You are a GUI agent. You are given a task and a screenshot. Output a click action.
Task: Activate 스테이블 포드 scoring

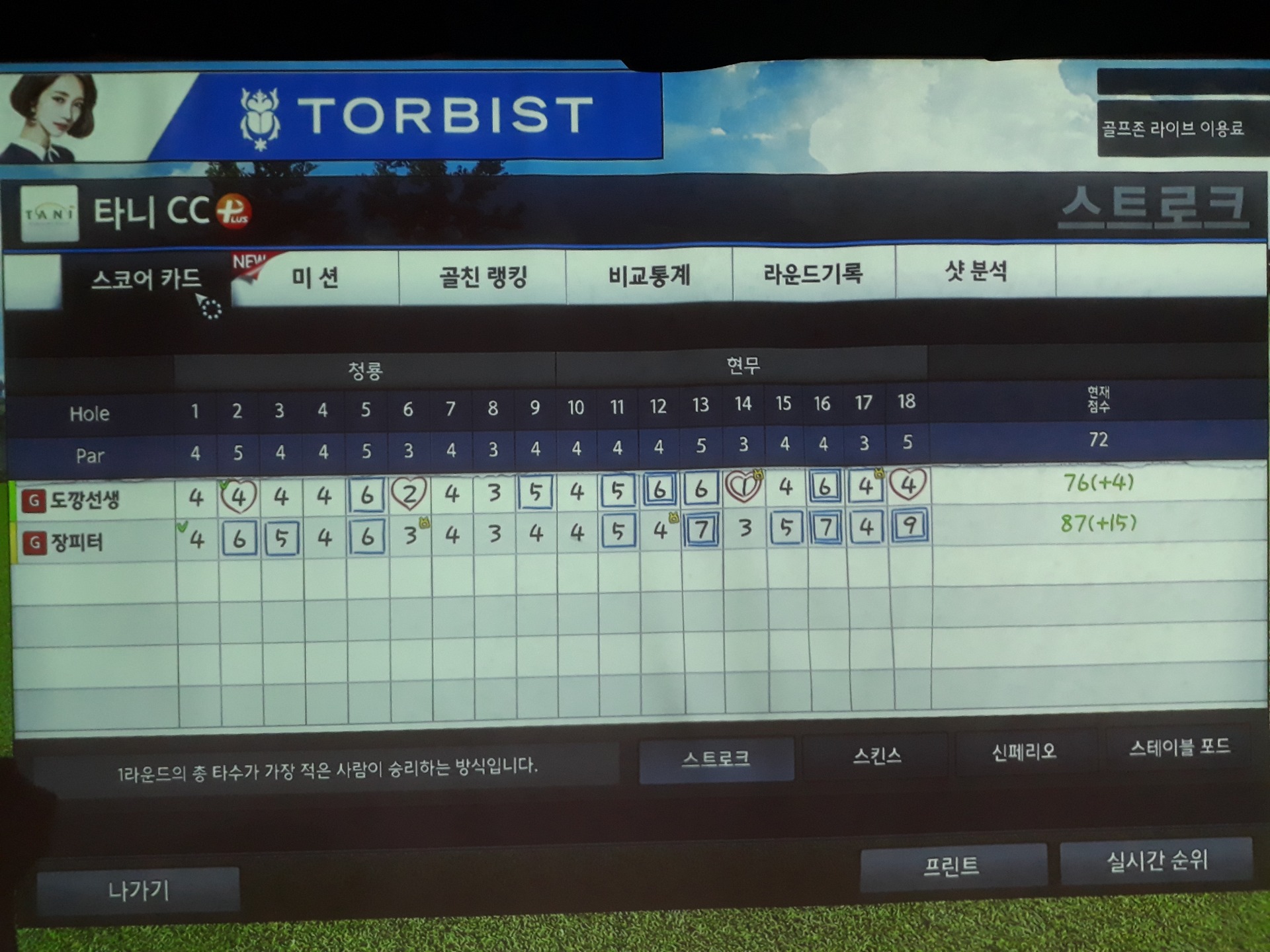click(x=1179, y=748)
